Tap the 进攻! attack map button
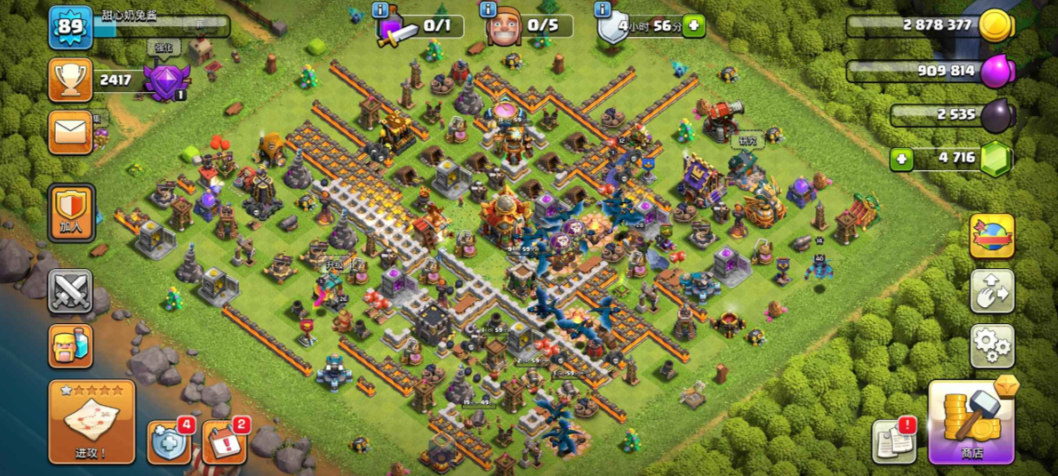 91,421
